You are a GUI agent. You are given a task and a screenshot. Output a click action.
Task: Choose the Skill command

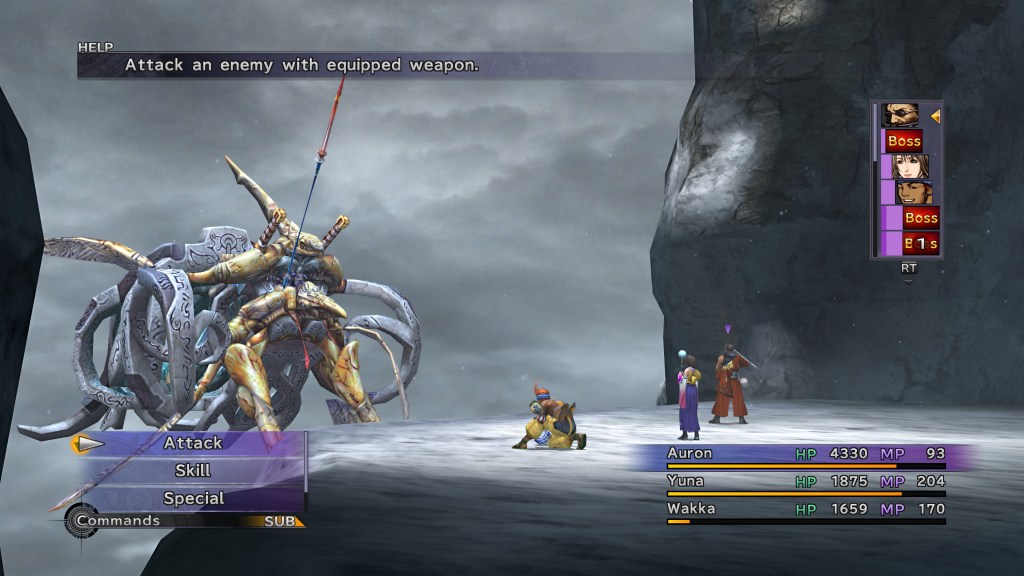point(193,470)
